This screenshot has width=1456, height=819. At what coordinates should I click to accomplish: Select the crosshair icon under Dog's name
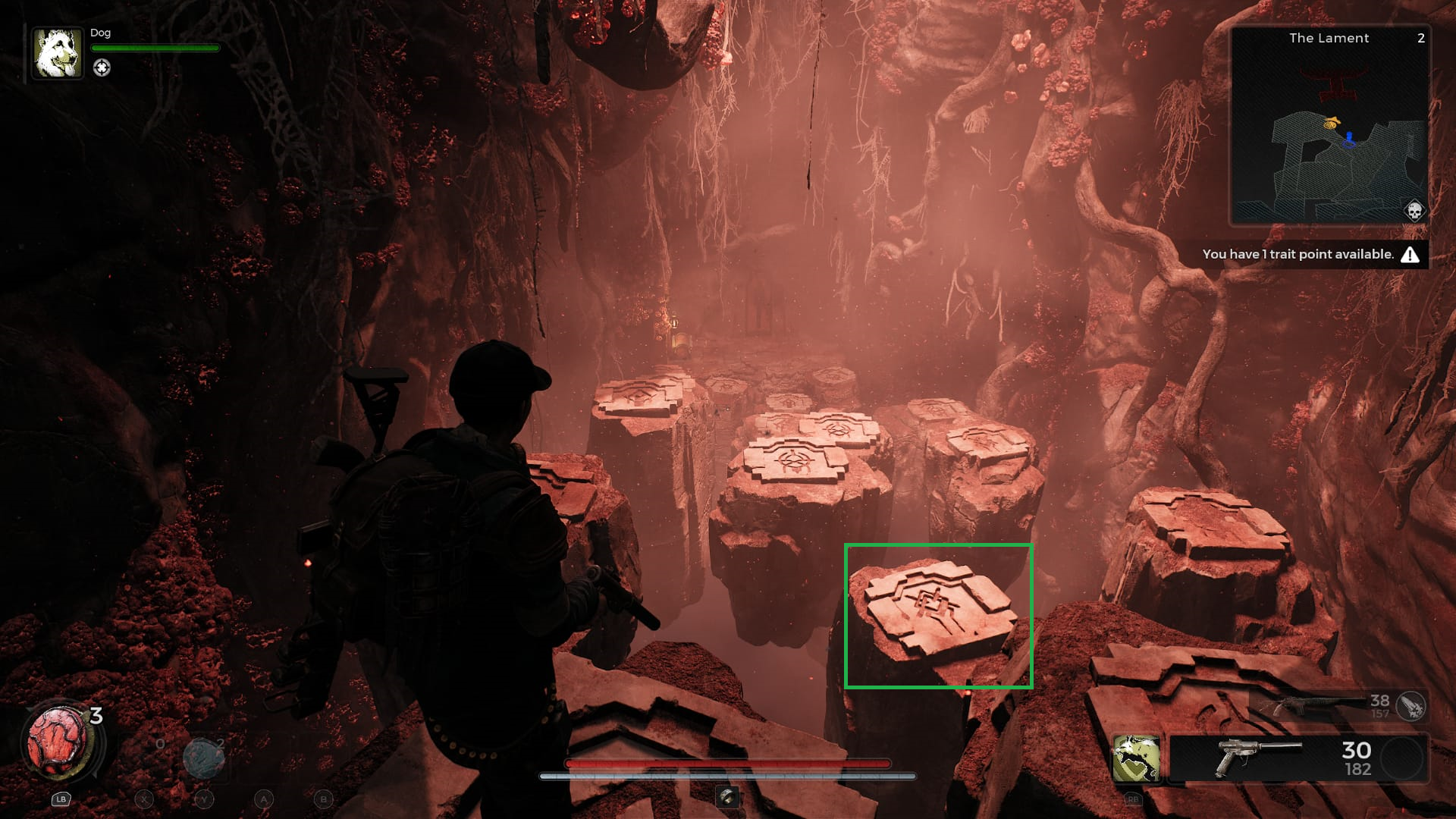101,66
